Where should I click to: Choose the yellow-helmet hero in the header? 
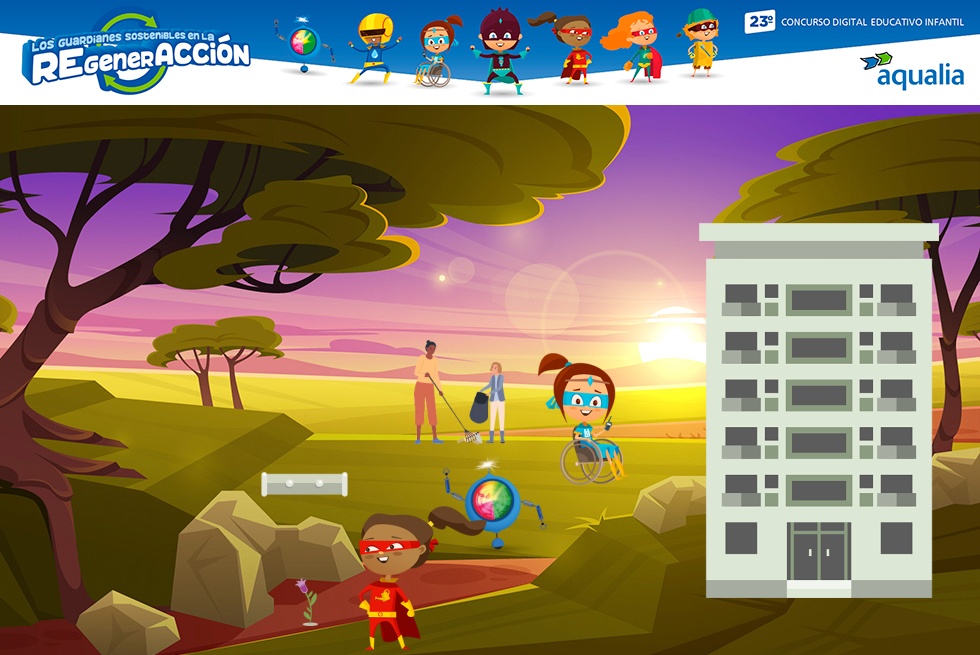click(372, 48)
